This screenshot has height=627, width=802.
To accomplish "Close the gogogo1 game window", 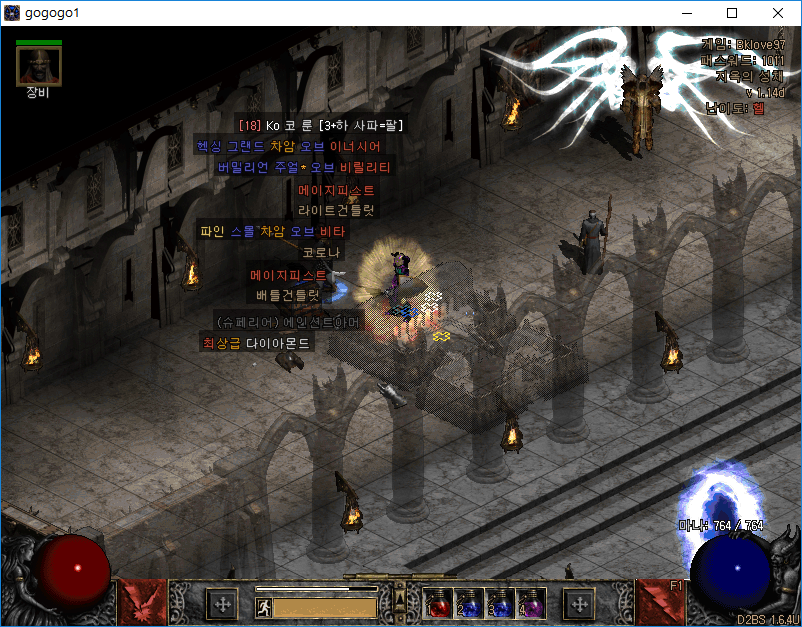I will [778, 13].
